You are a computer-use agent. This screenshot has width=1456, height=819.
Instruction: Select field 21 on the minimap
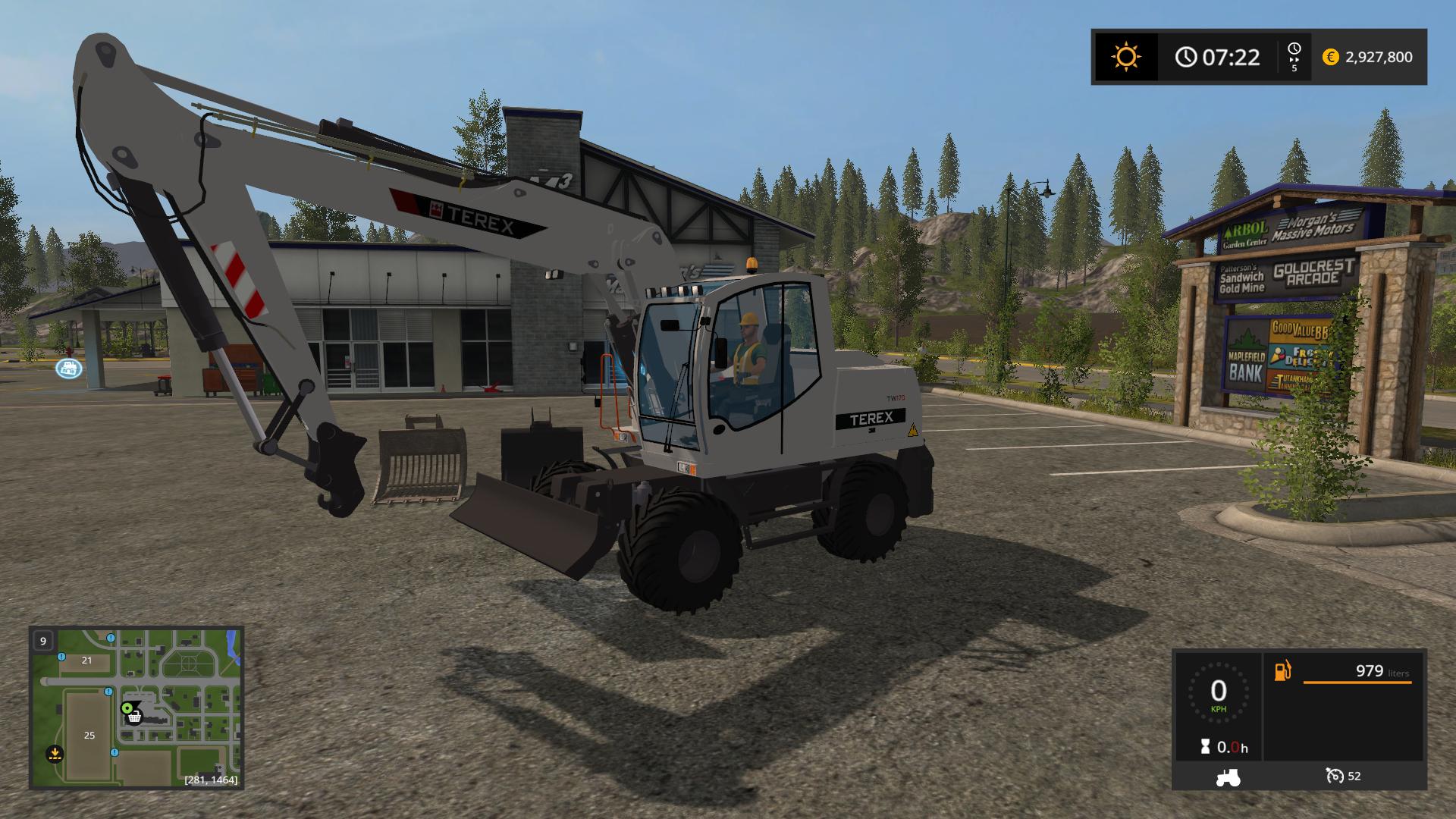click(x=86, y=660)
